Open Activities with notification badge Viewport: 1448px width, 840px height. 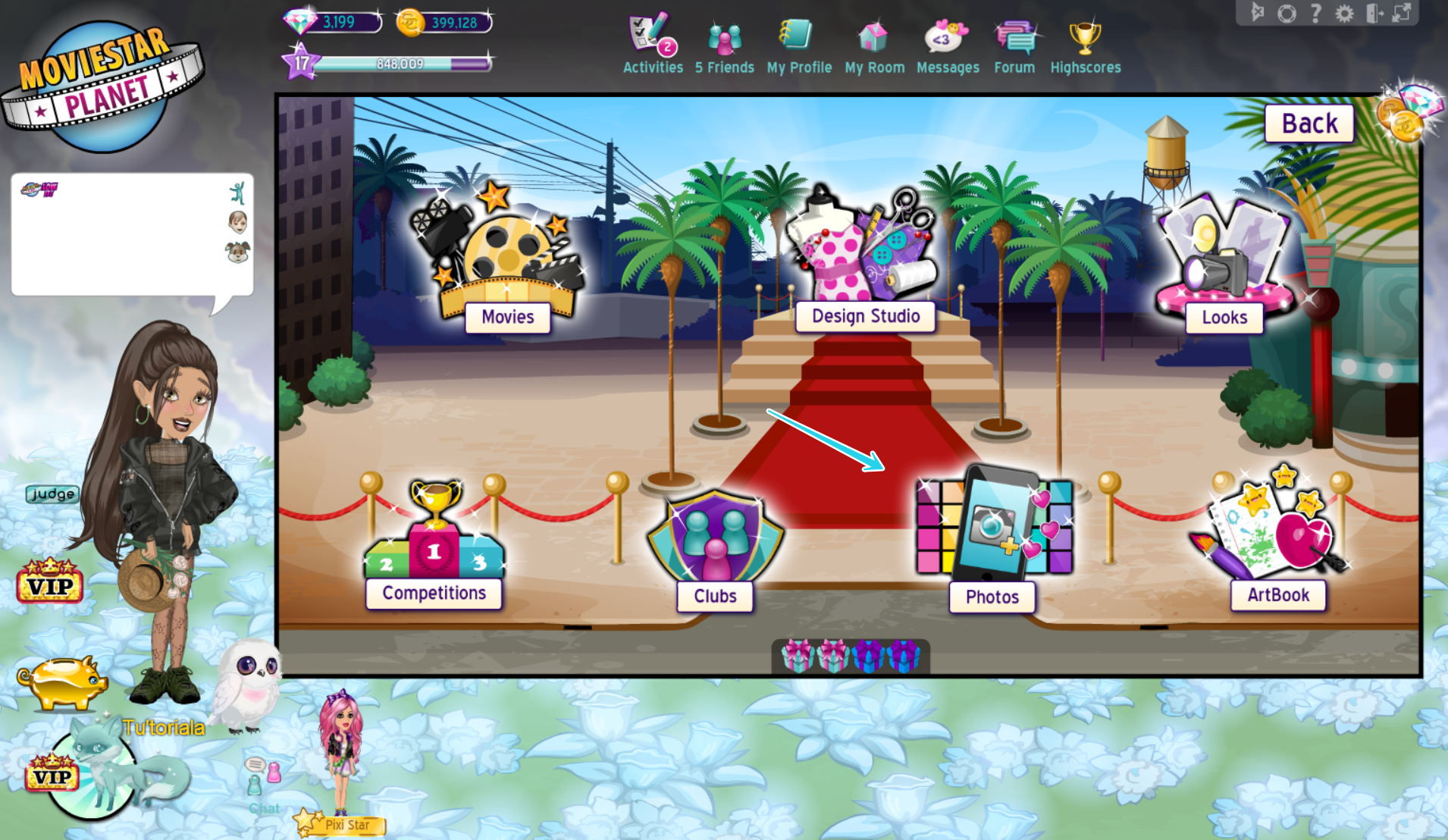[x=648, y=34]
